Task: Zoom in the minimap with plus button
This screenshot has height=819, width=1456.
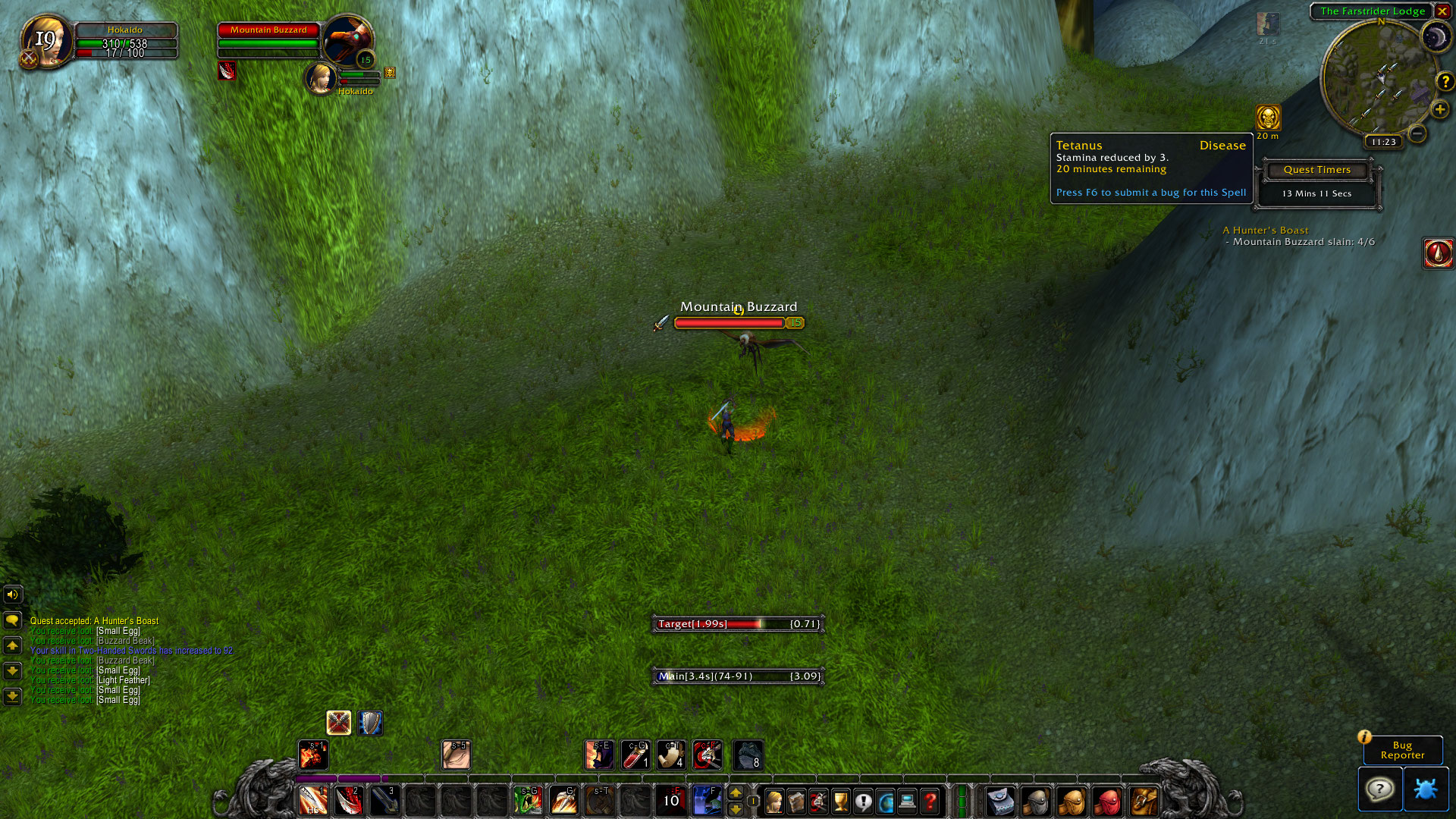Action: click(1439, 110)
